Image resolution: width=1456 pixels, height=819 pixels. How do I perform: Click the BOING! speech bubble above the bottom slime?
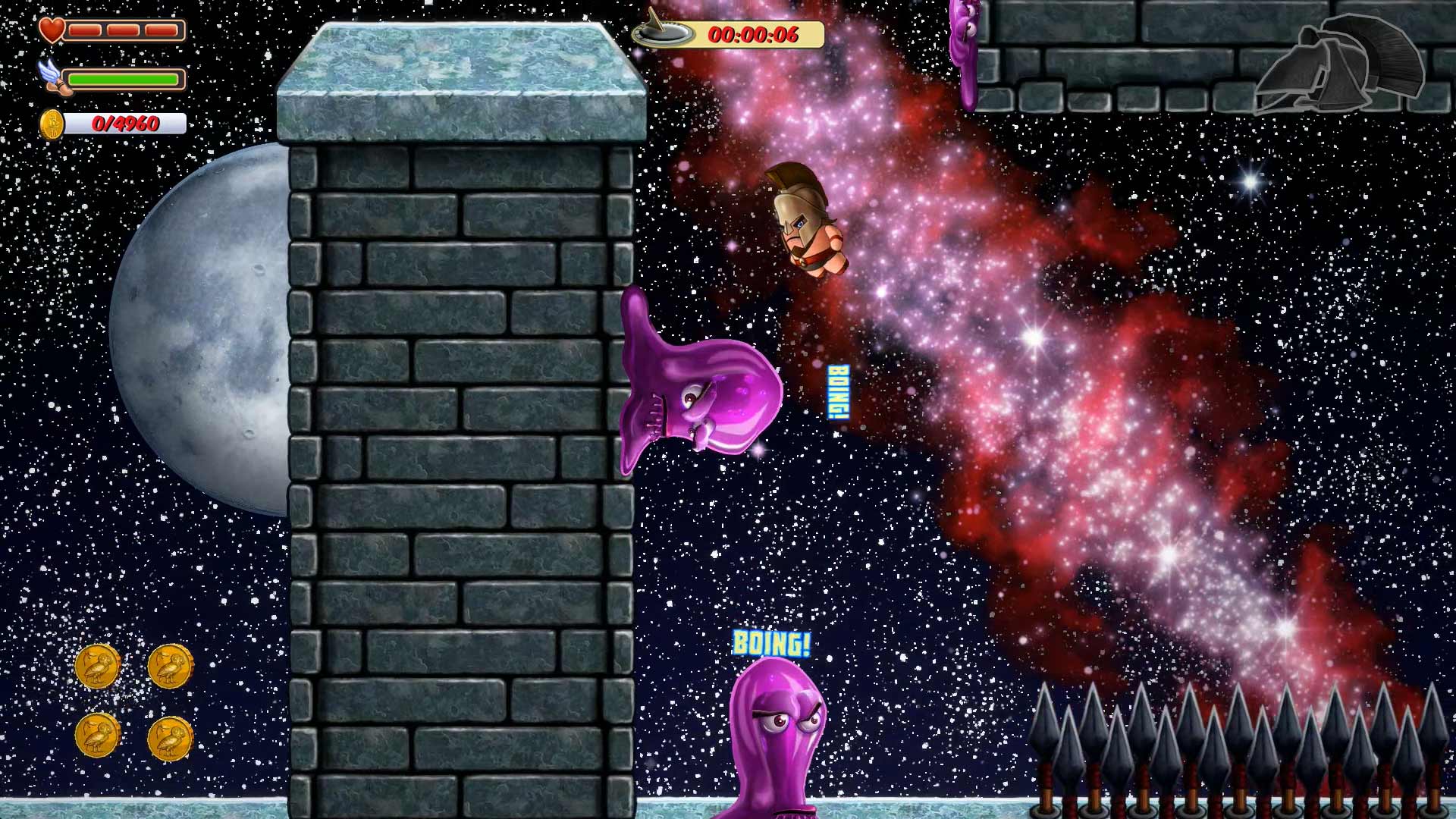[x=771, y=644]
